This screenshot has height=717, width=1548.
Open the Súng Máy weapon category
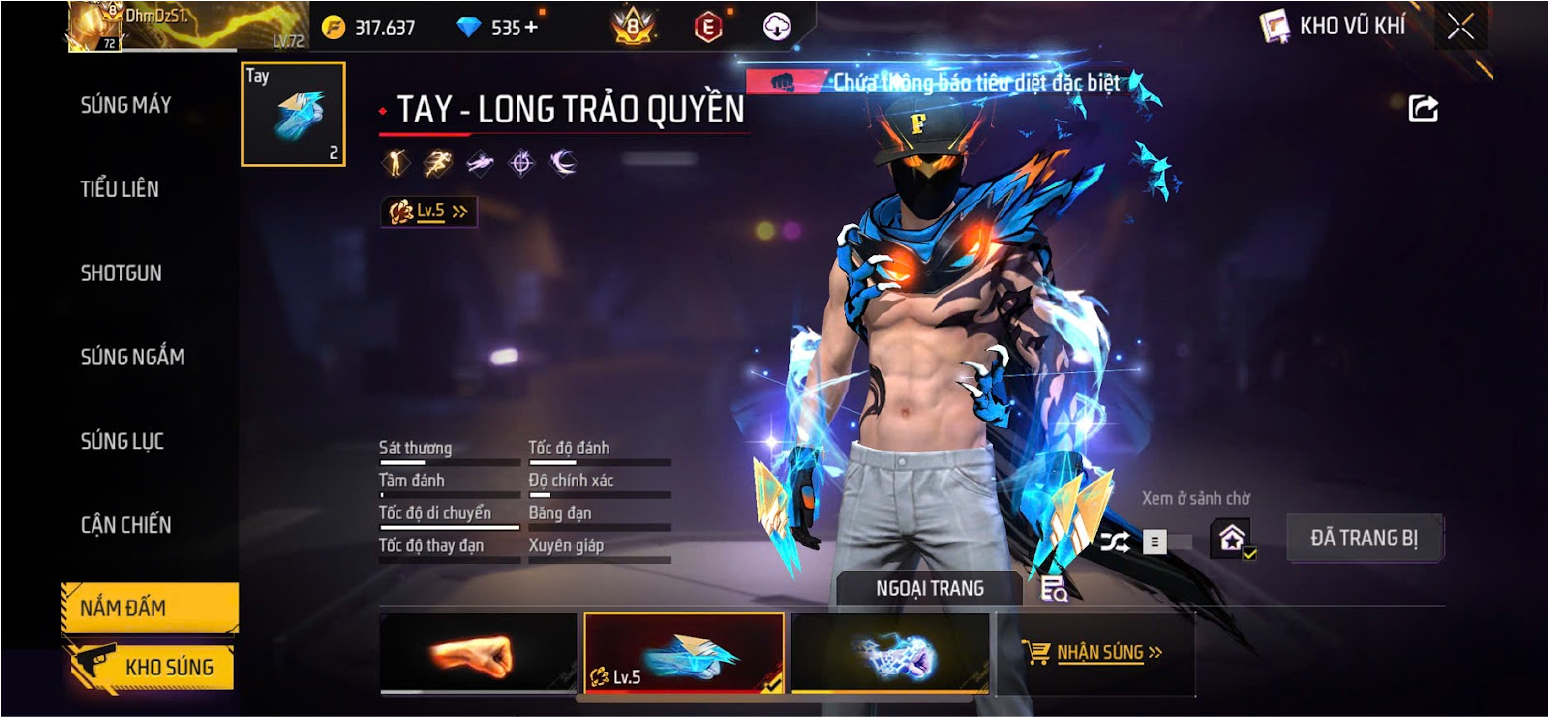[126, 105]
